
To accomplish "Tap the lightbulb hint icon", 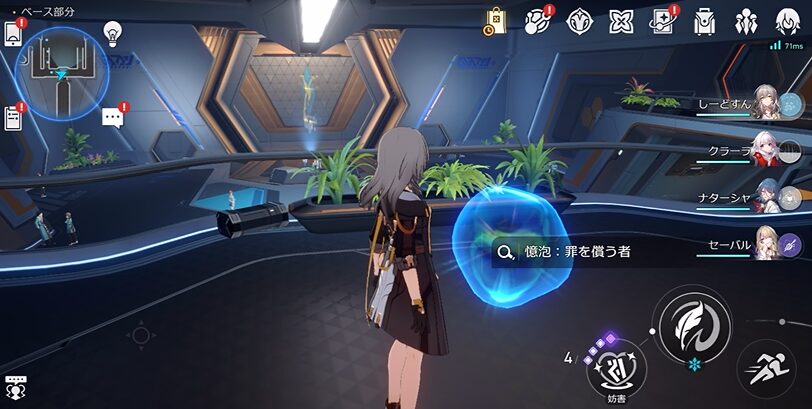I will (112, 31).
